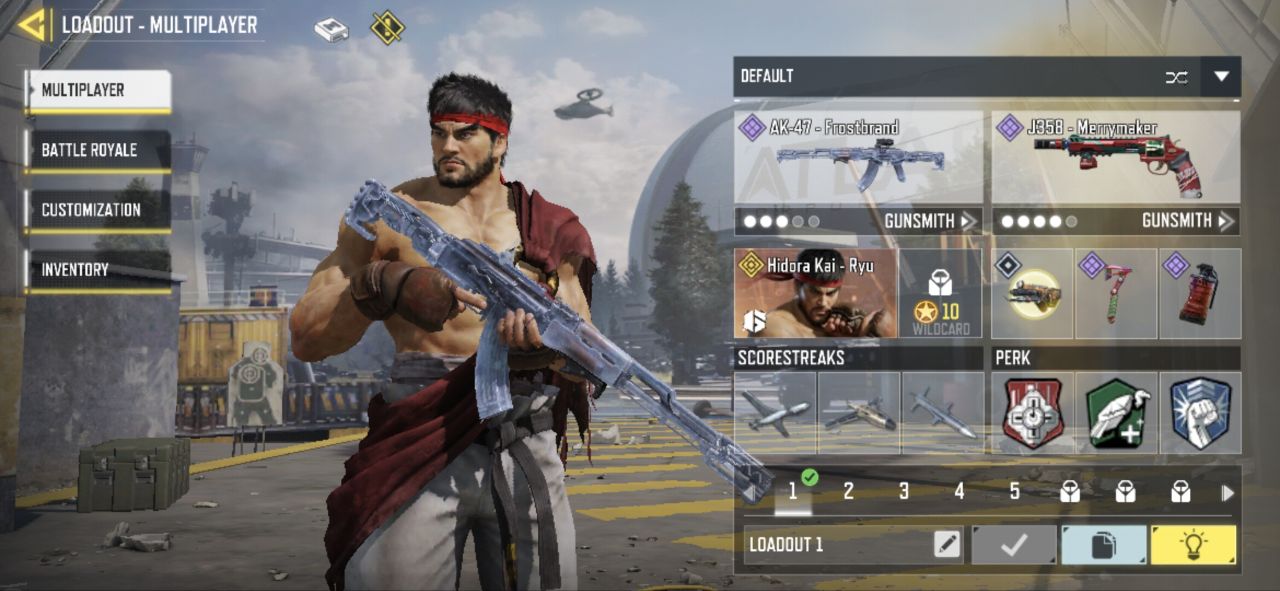Choose the Hidora Kai - Ryu operator card

point(816,294)
